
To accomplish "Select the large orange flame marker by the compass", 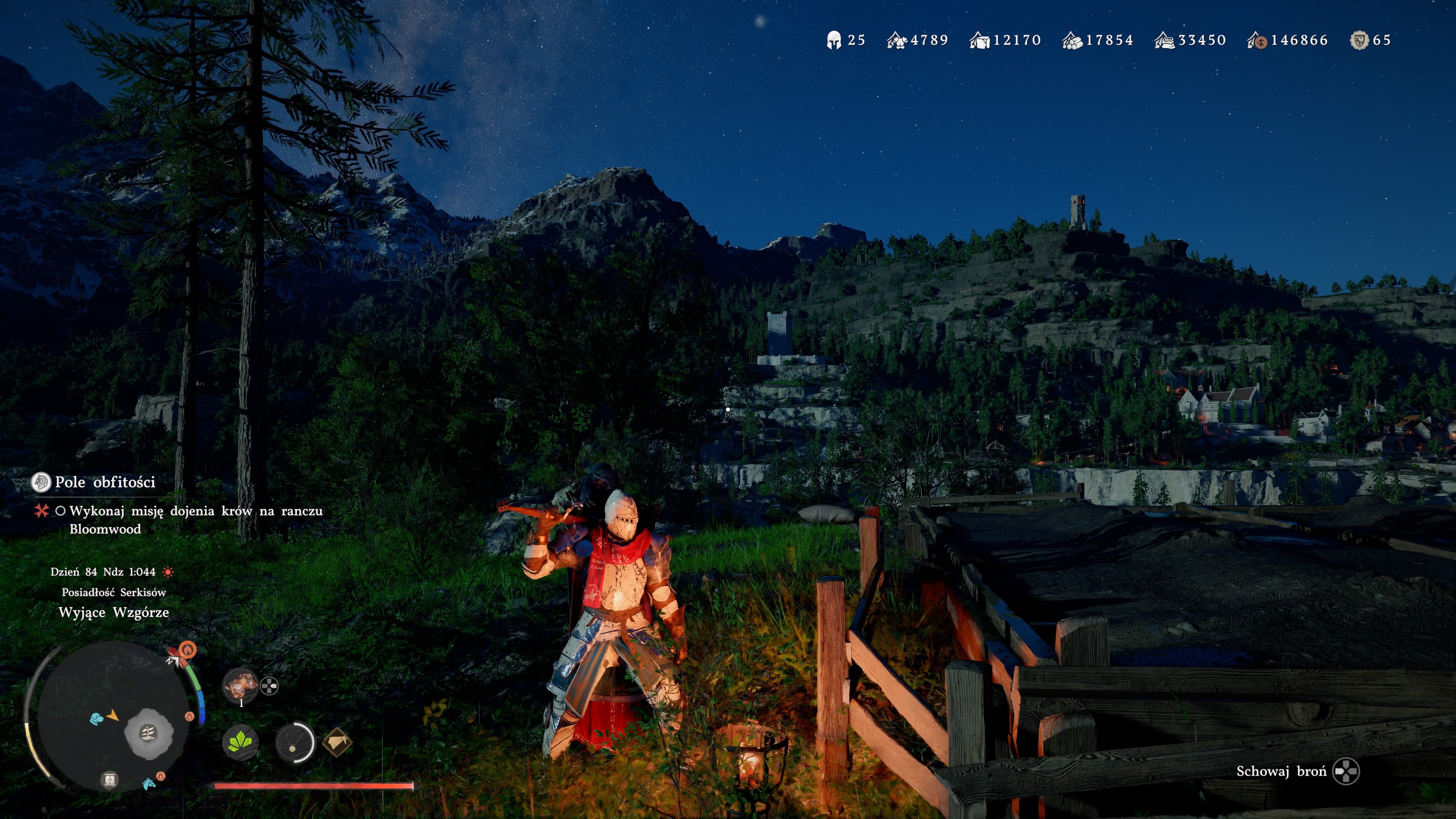I will [x=188, y=650].
